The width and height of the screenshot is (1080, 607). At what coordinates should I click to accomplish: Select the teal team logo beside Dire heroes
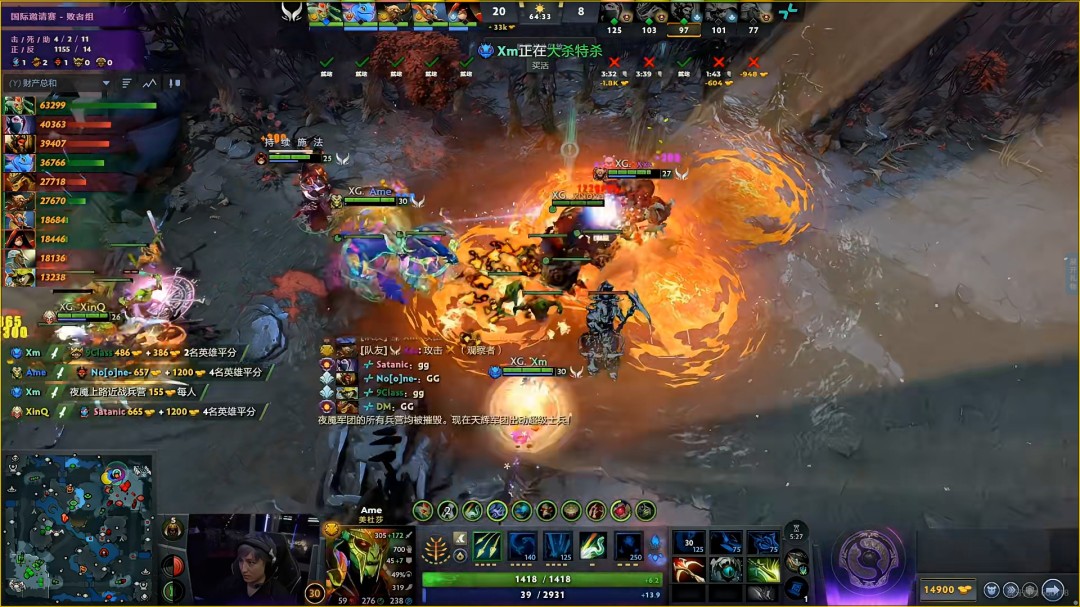click(789, 12)
